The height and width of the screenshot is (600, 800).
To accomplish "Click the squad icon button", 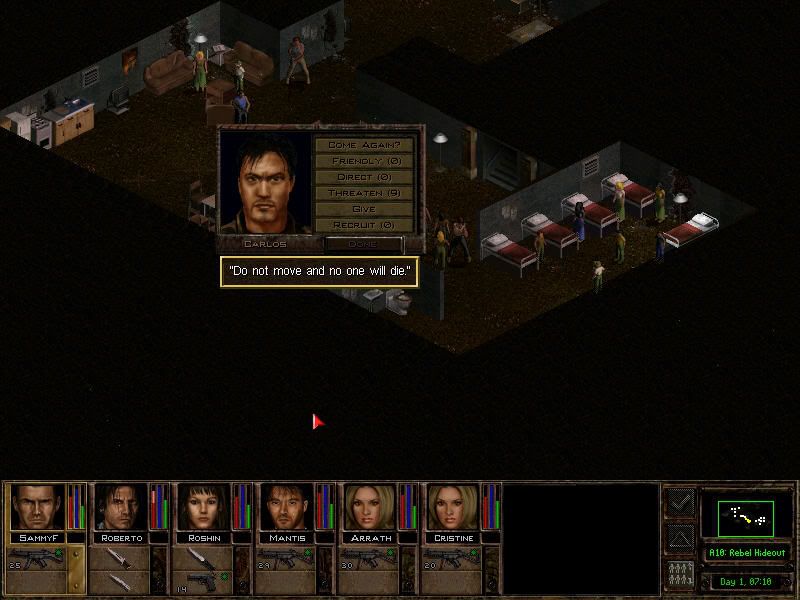I will [x=680, y=575].
